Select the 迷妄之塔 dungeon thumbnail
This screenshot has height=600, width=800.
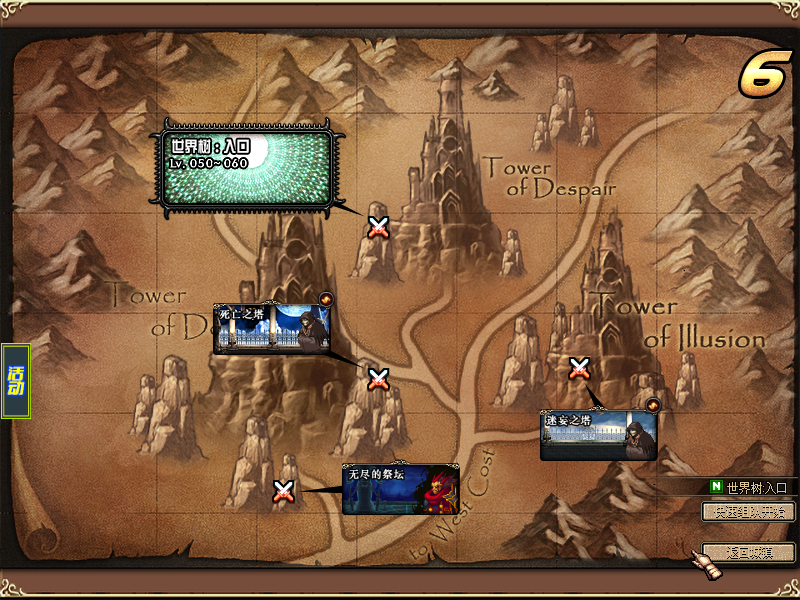(x=598, y=436)
